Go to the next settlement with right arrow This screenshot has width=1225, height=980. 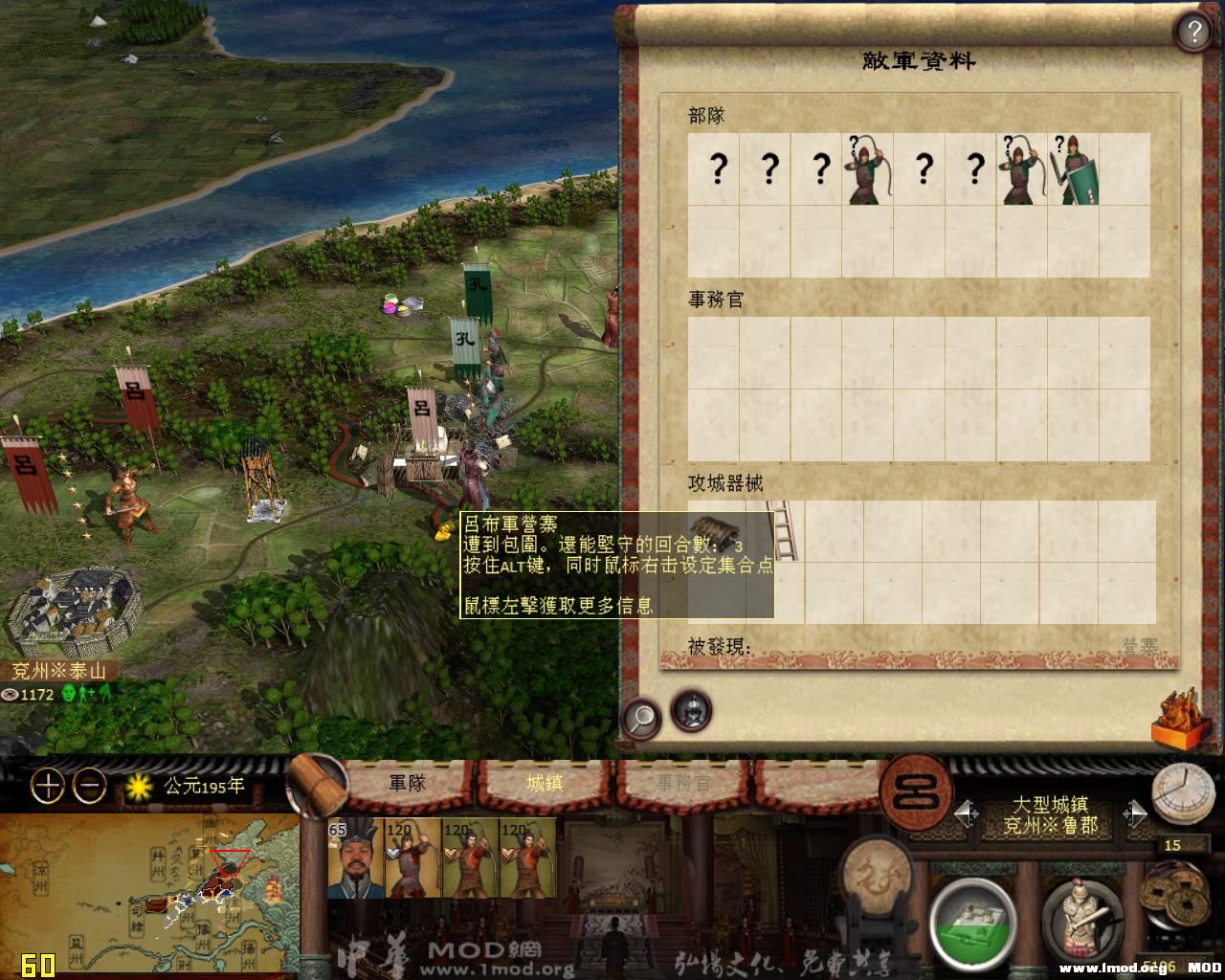coord(1135,814)
